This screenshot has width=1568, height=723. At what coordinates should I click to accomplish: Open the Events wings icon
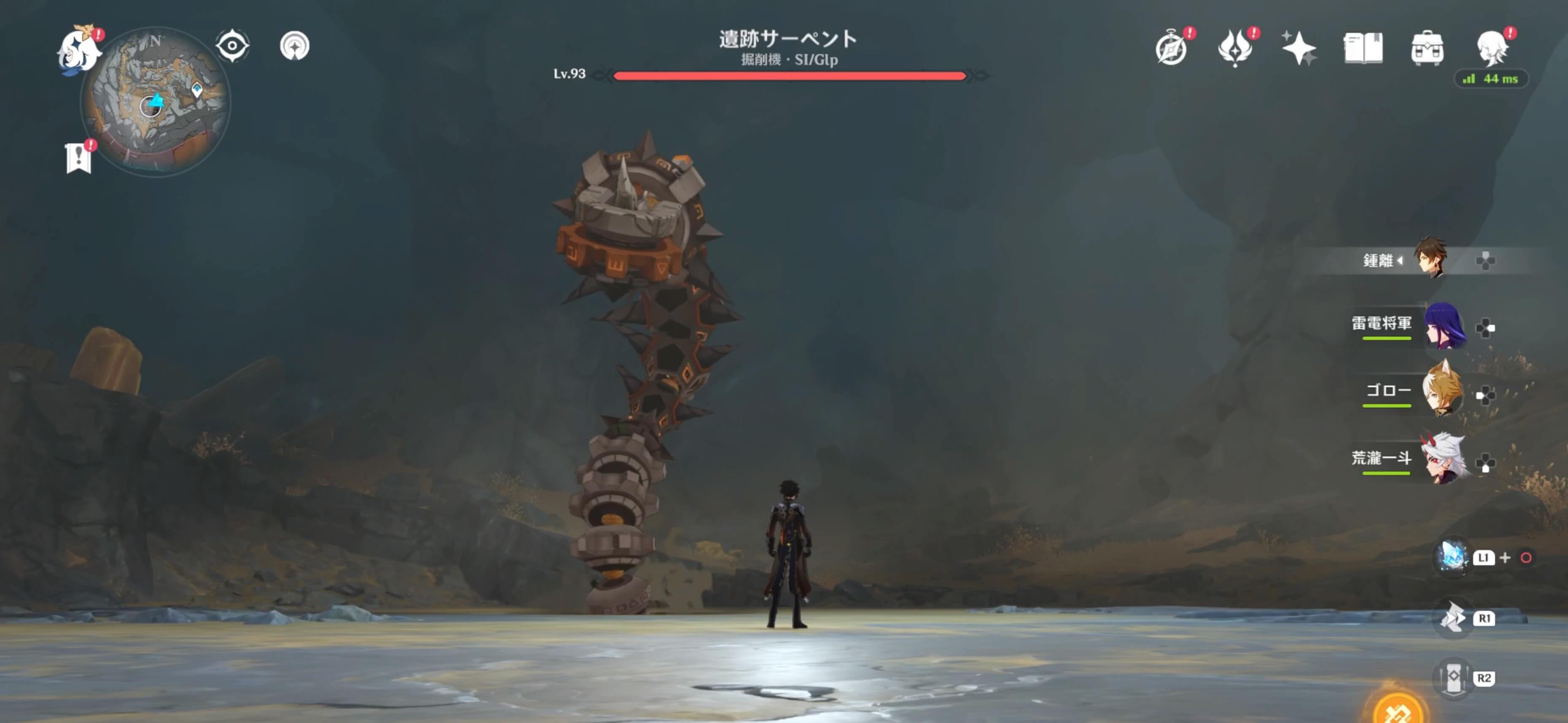(x=1236, y=49)
